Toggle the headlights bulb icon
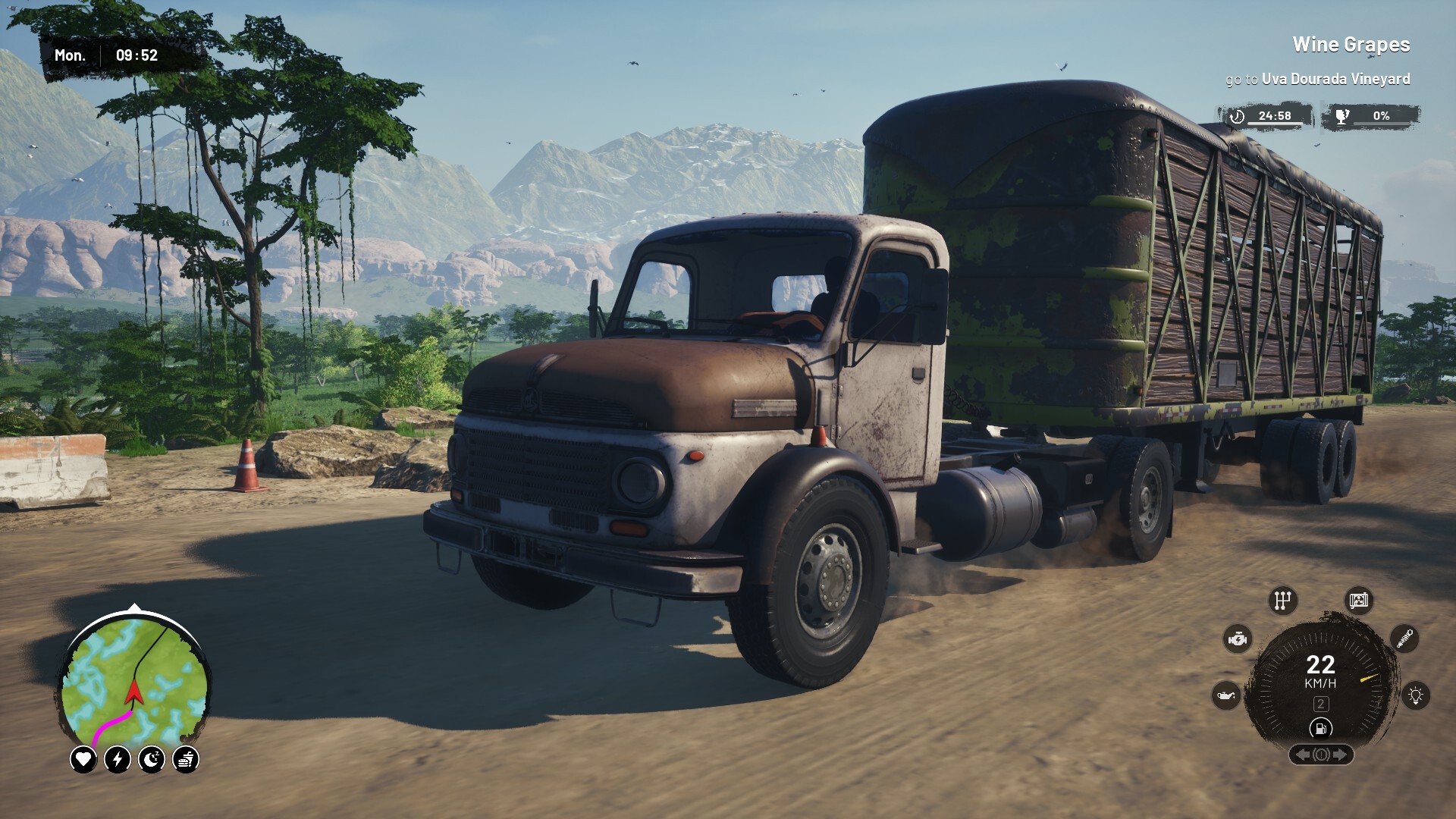The height and width of the screenshot is (819, 1456). coord(1415,695)
